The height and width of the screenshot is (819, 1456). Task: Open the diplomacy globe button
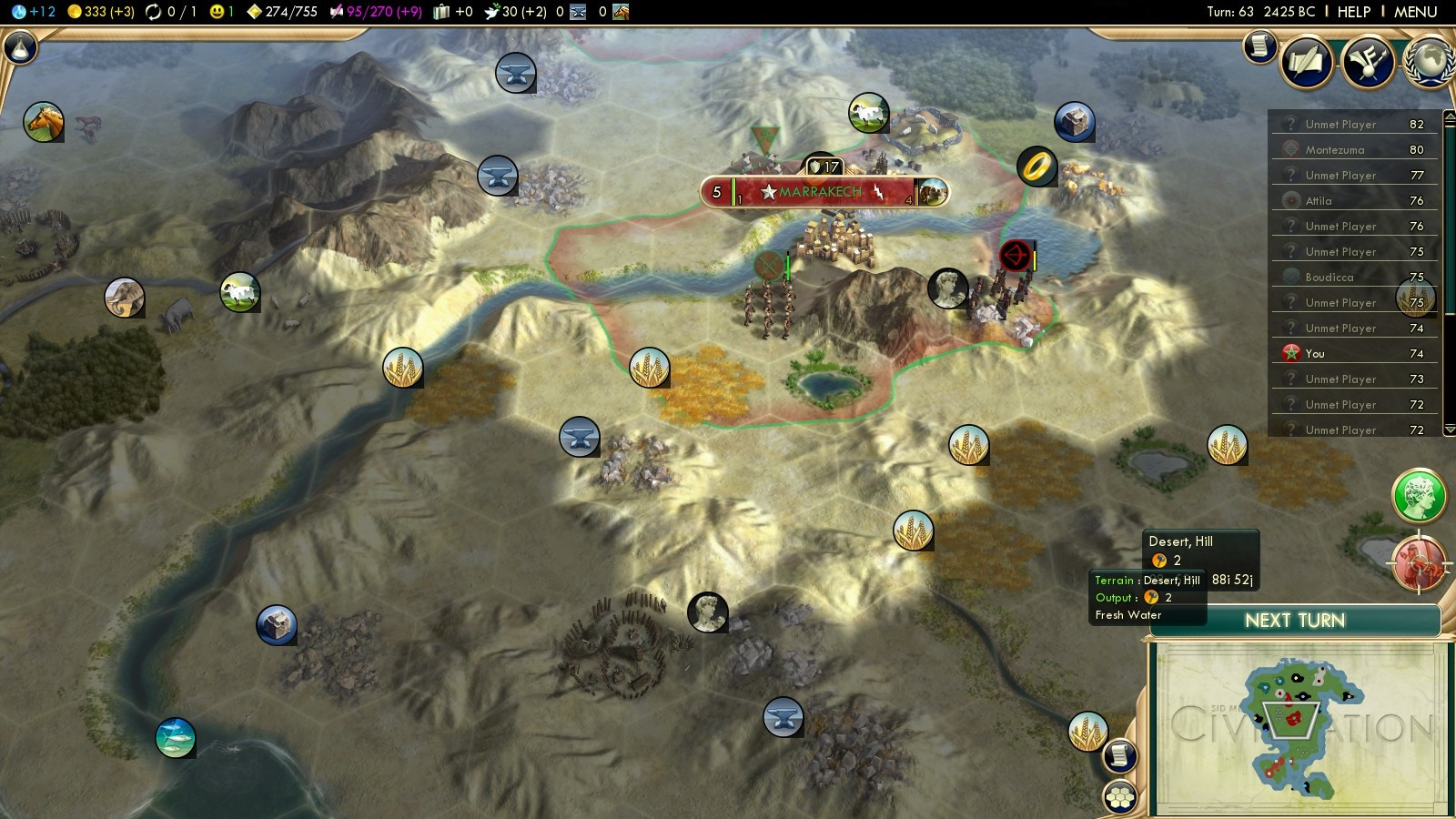coord(1431,62)
